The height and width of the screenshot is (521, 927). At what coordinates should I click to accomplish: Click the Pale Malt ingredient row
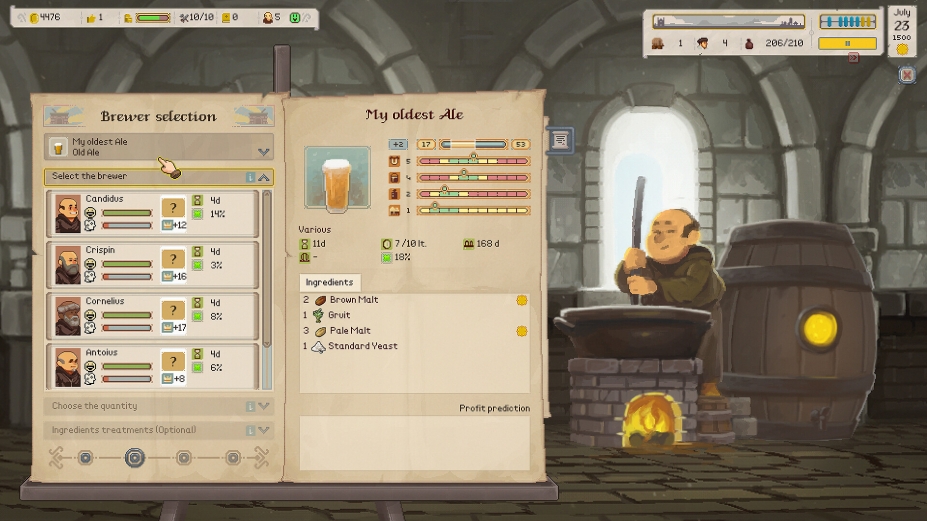(x=349, y=331)
